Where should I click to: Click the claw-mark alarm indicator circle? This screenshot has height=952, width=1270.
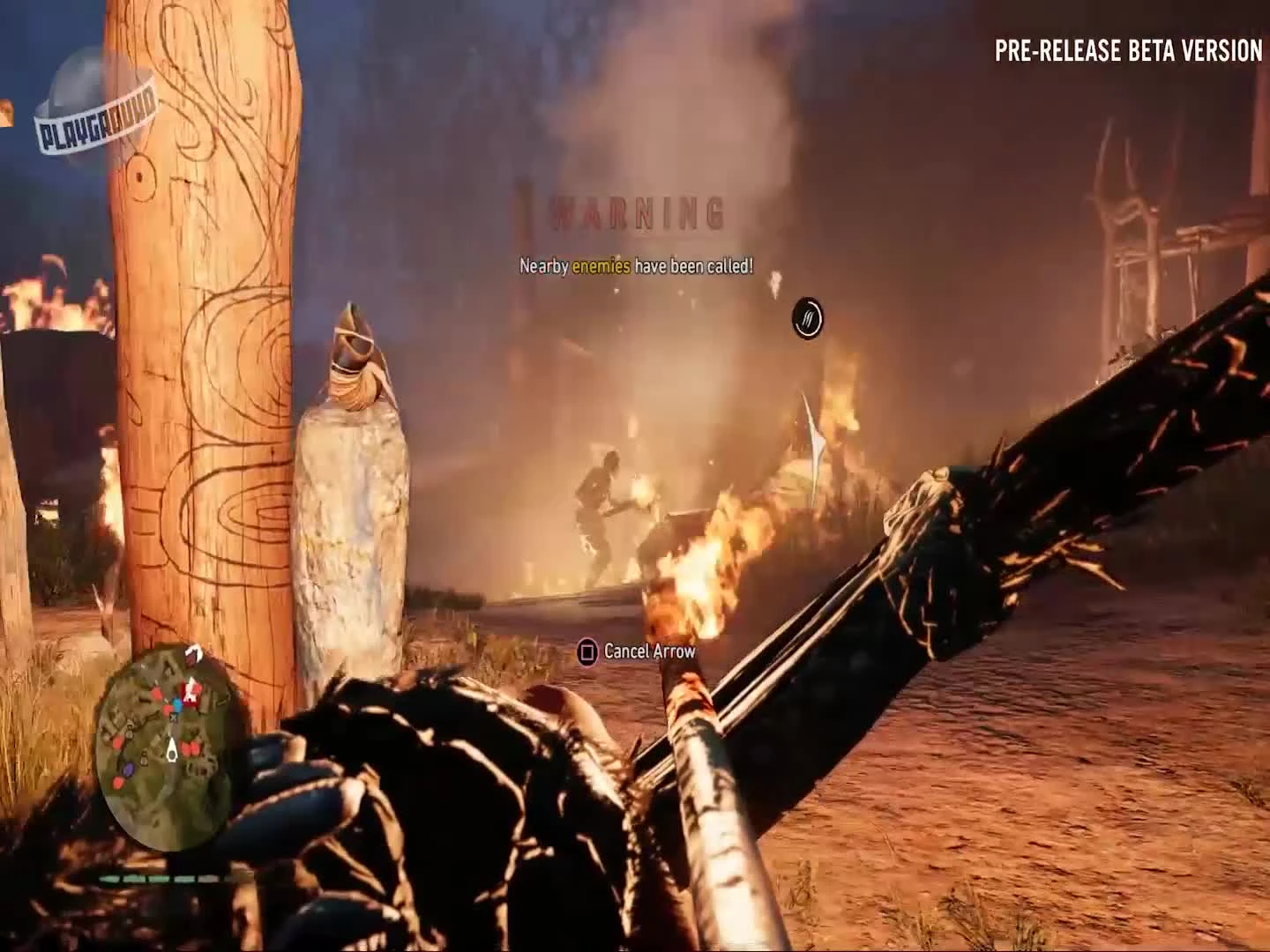tap(810, 319)
